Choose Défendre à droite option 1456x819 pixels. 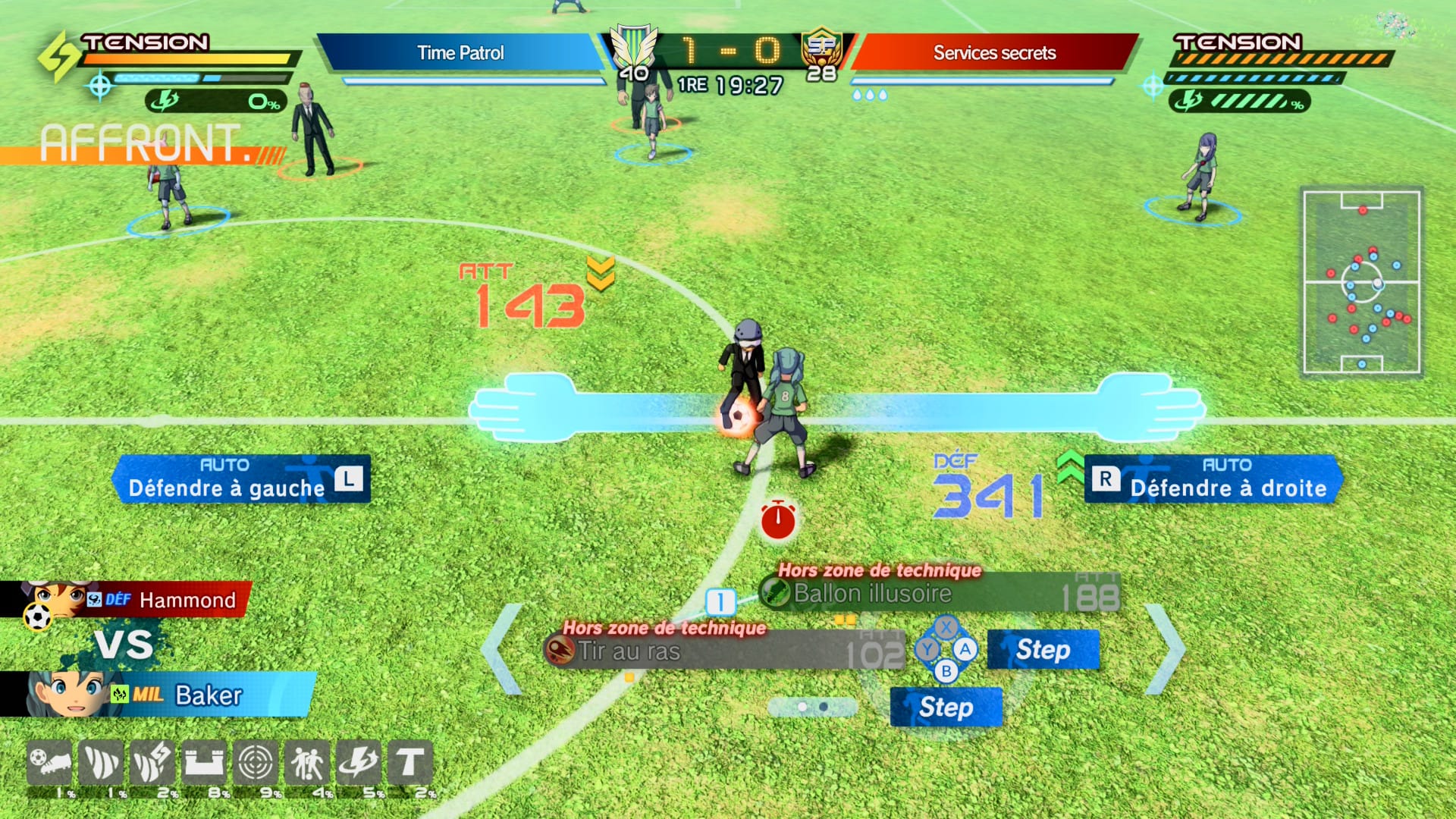click(x=1213, y=479)
